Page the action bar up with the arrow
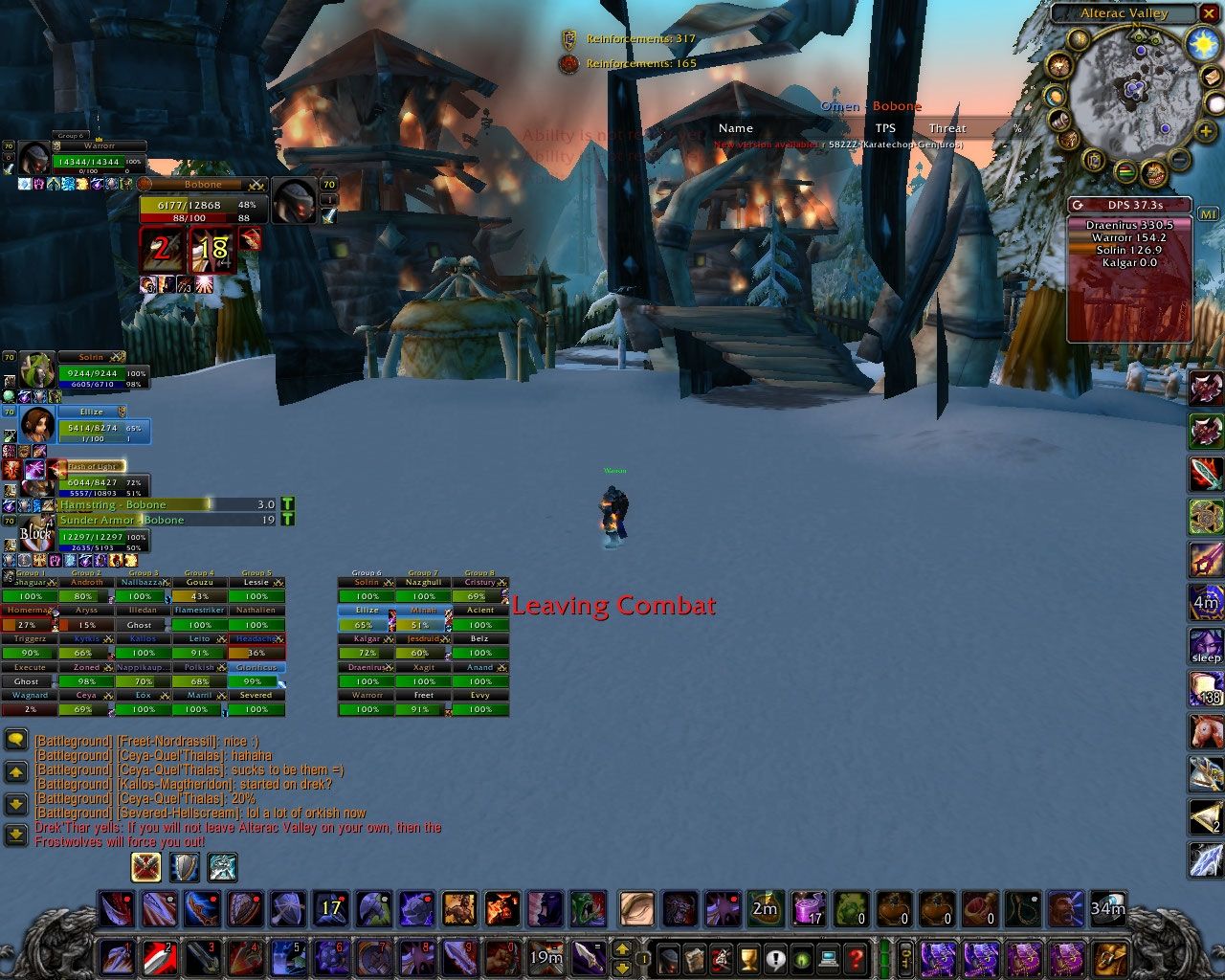Image resolution: width=1225 pixels, height=980 pixels. click(621, 947)
